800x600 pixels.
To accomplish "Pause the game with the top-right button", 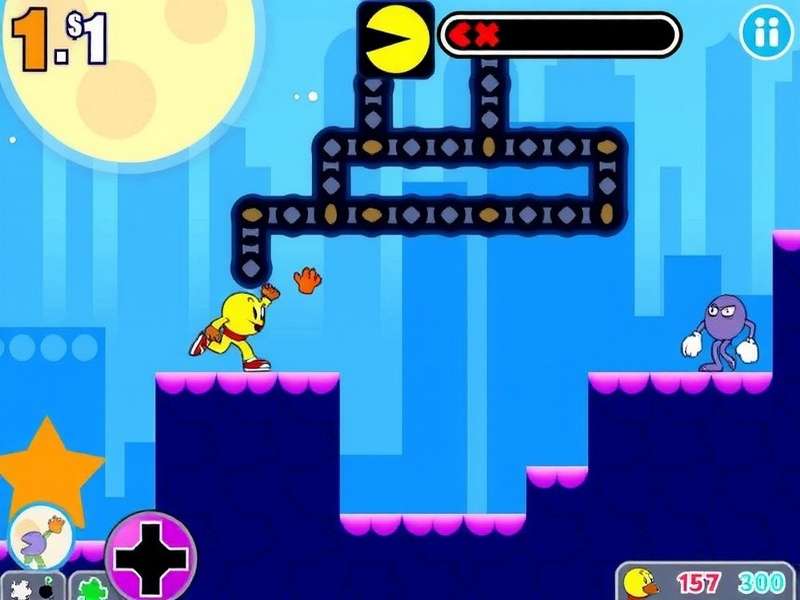I will (765, 33).
